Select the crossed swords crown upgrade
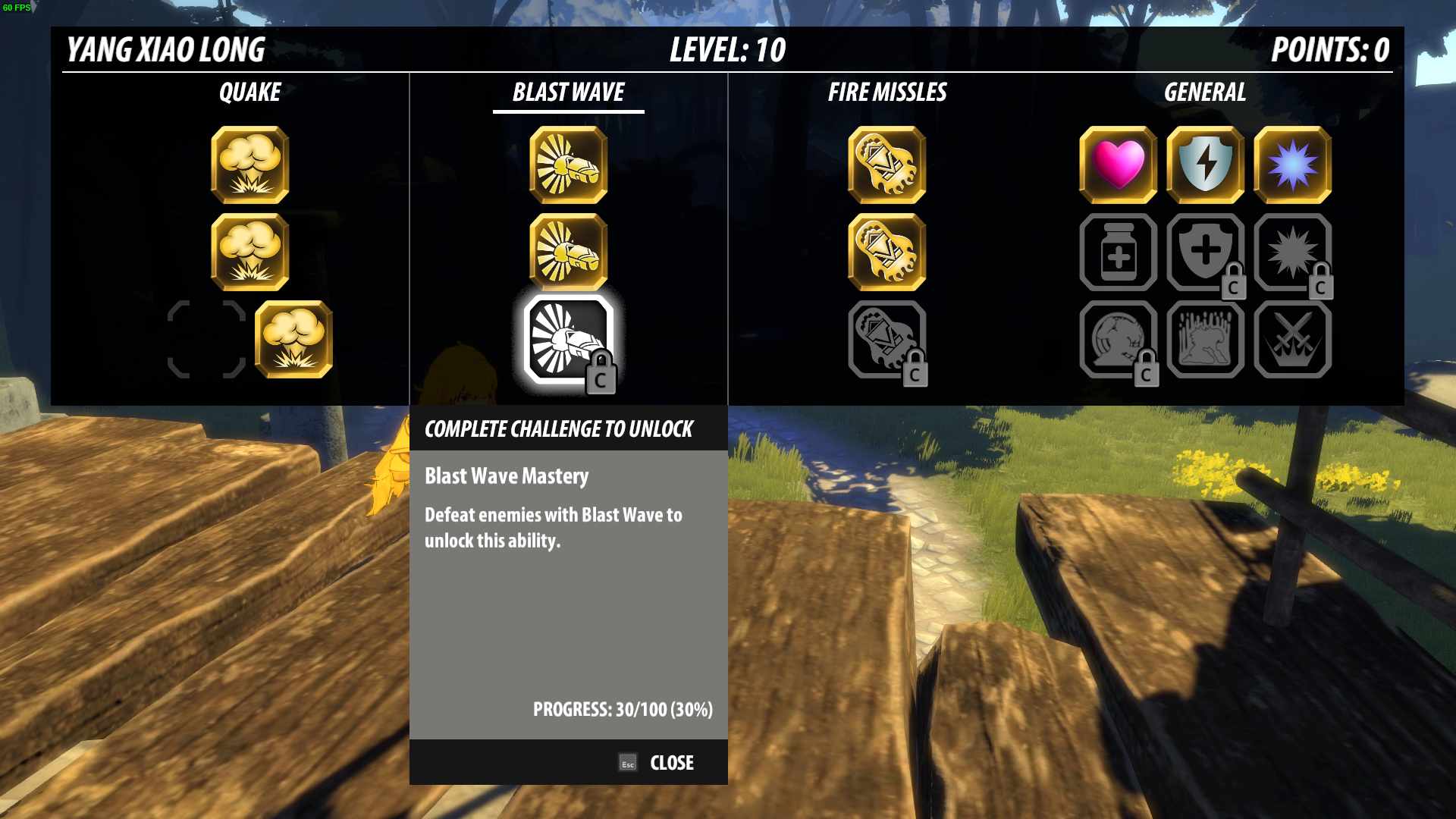 [x=1292, y=339]
